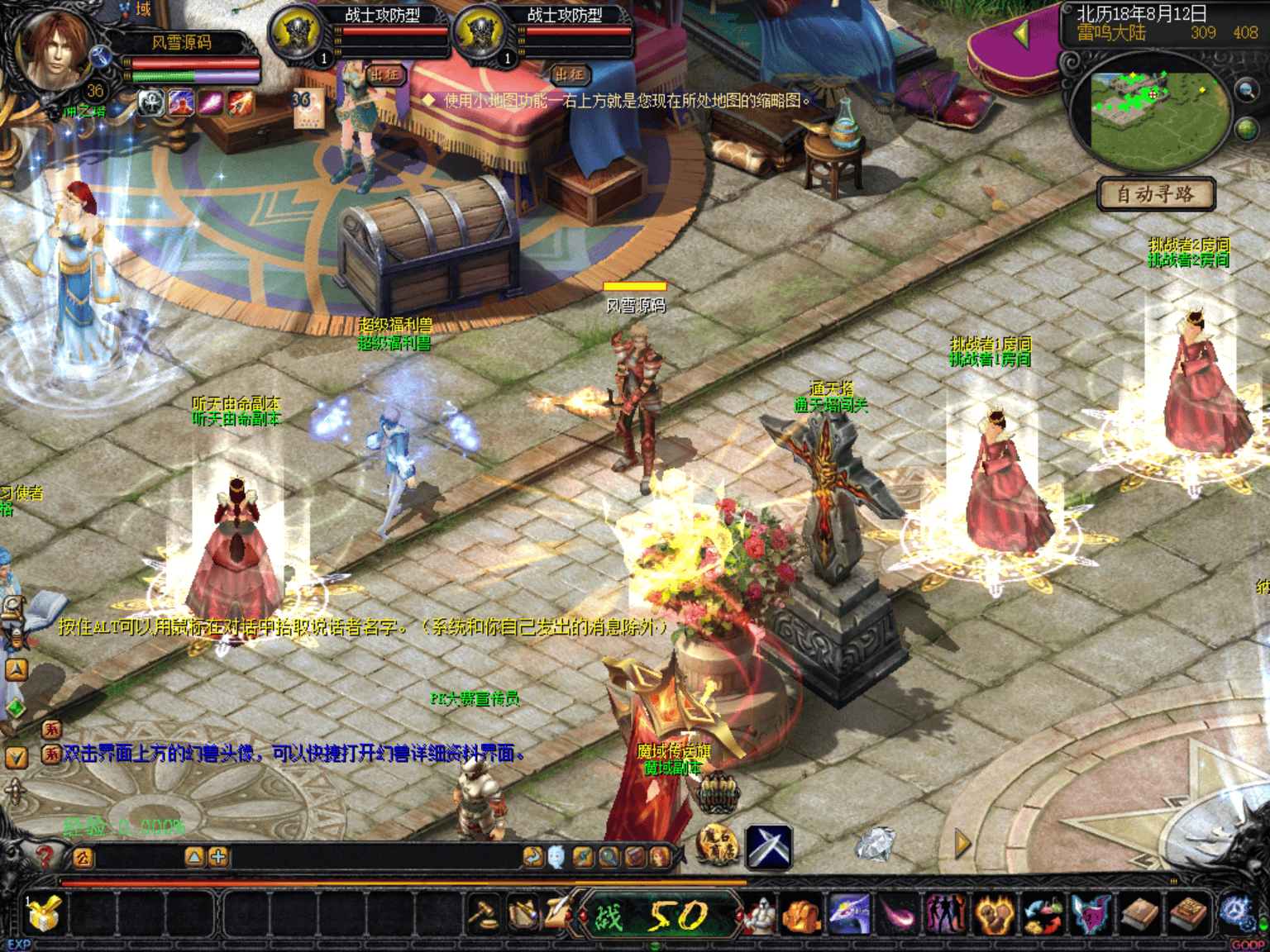Click the plus button on the chat bar
This screenshot has width=1270, height=952.
218,857
